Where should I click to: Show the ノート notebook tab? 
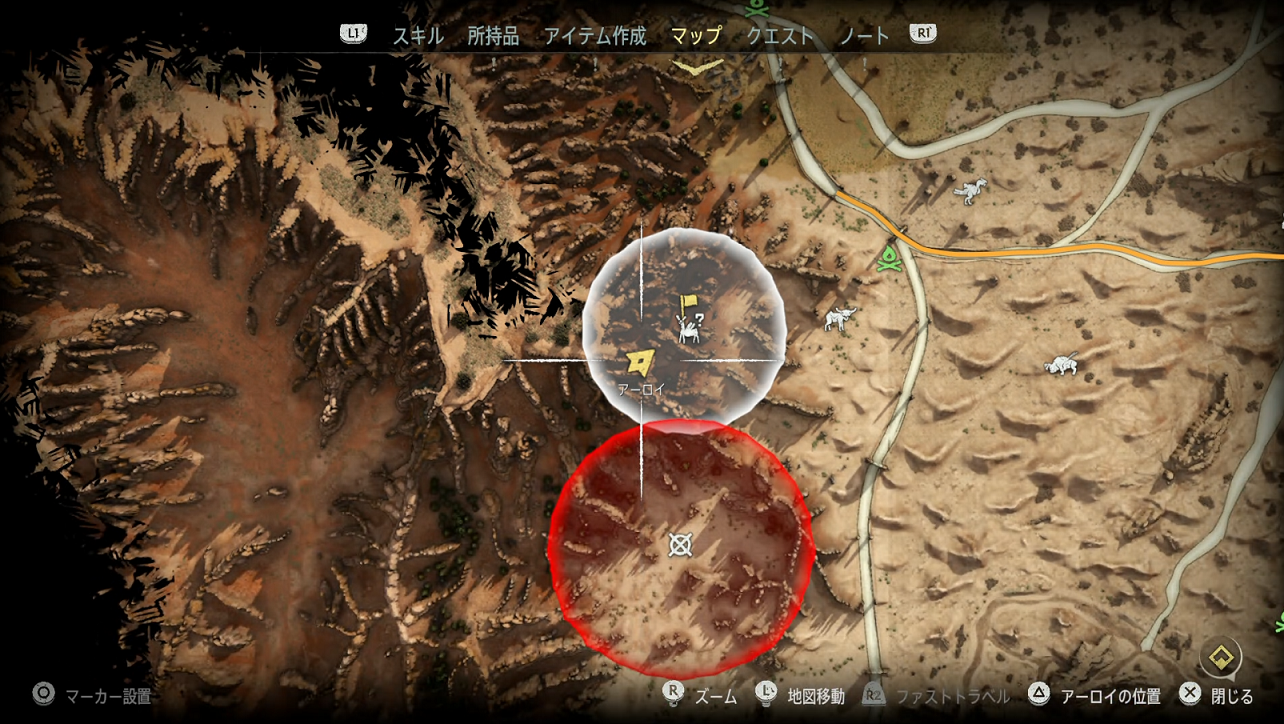tap(865, 36)
